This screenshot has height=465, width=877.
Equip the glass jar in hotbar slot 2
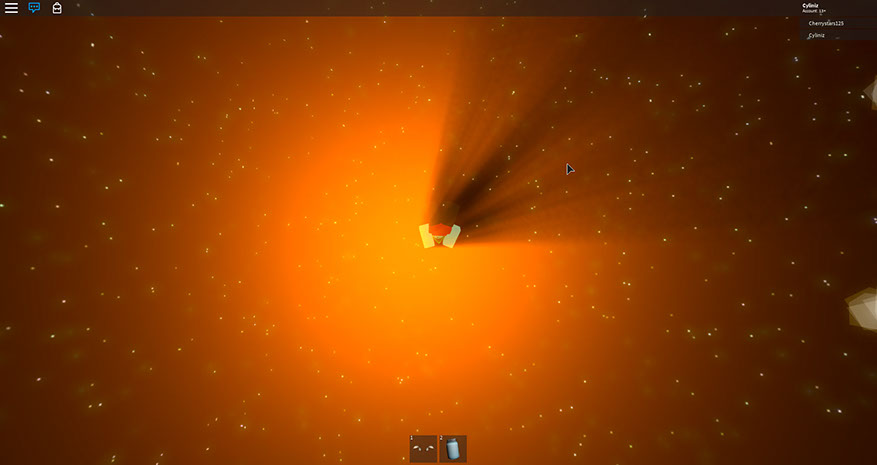pos(453,449)
